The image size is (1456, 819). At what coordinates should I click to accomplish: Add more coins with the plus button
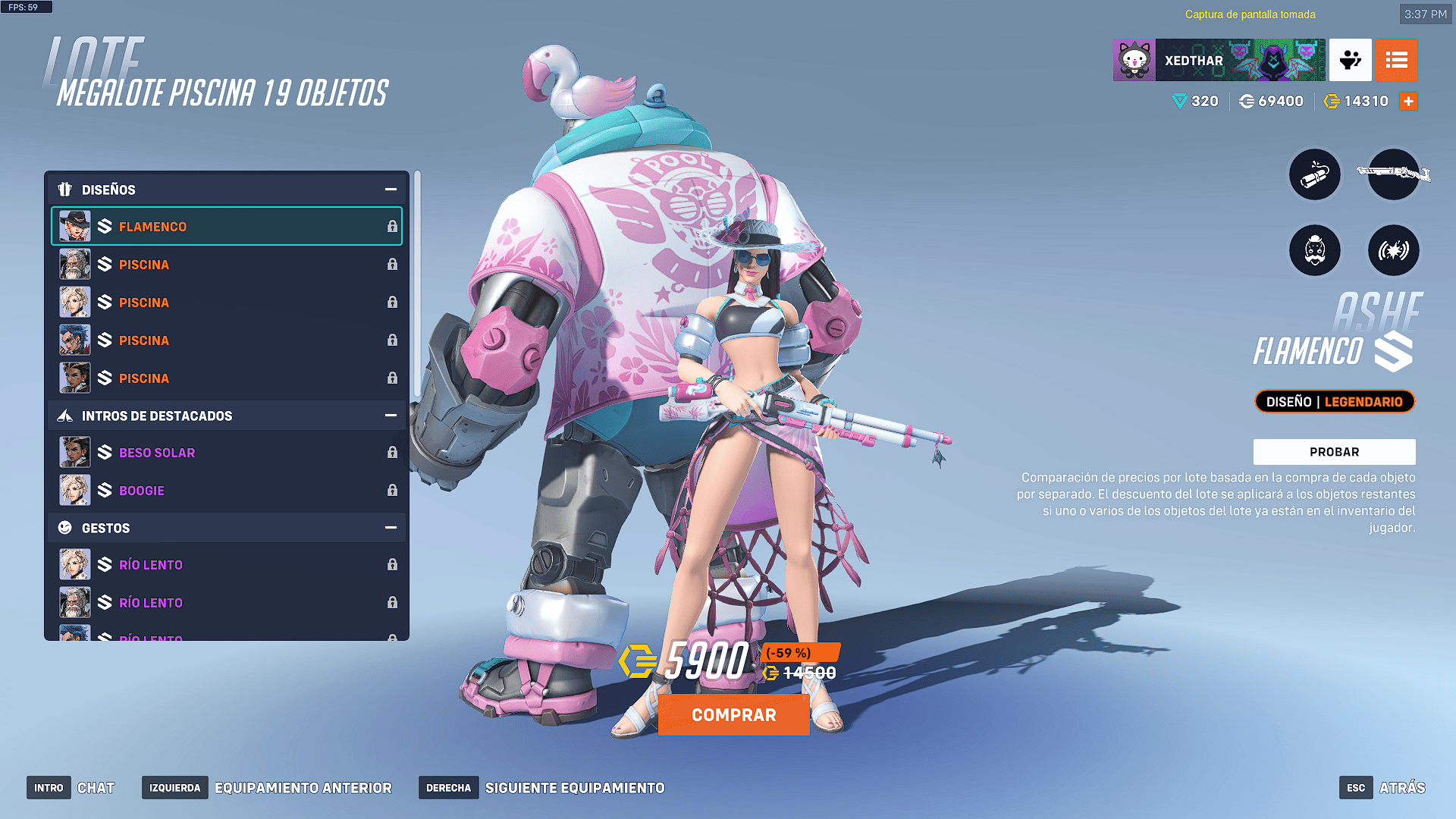point(1408,102)
